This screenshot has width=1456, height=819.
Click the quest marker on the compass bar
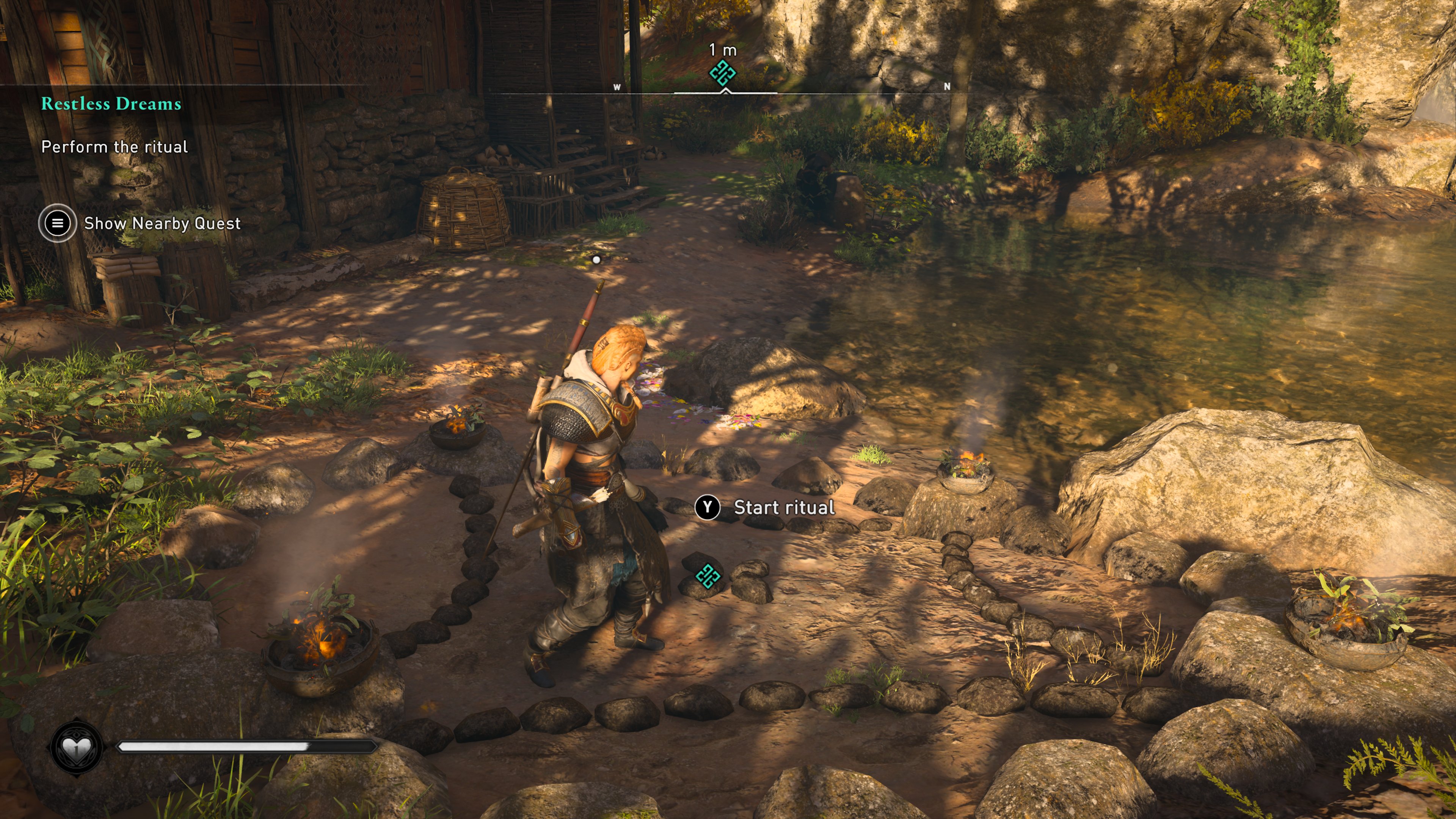tap(722, 73)
